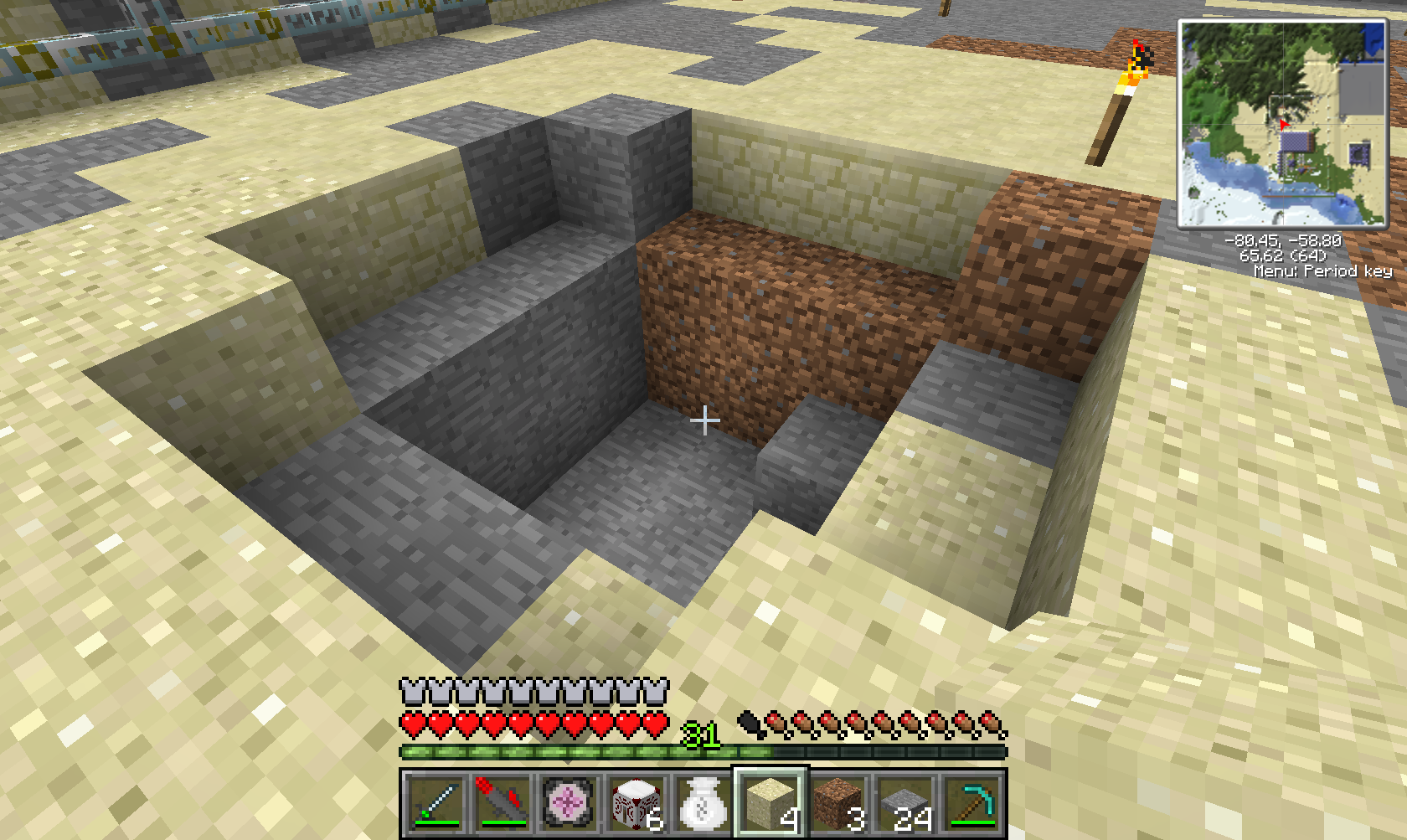Switch to the dirt block stack
The height and width of the screenshot is (840, 1407).
point(837,803)
